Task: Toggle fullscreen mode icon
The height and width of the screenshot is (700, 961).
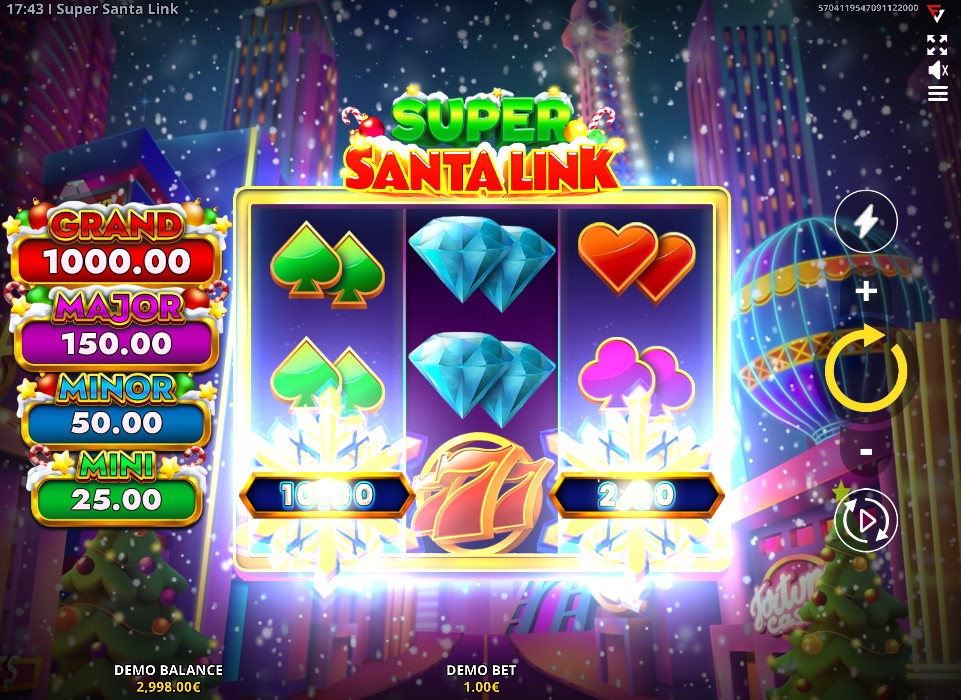Action: pos(937,44)
